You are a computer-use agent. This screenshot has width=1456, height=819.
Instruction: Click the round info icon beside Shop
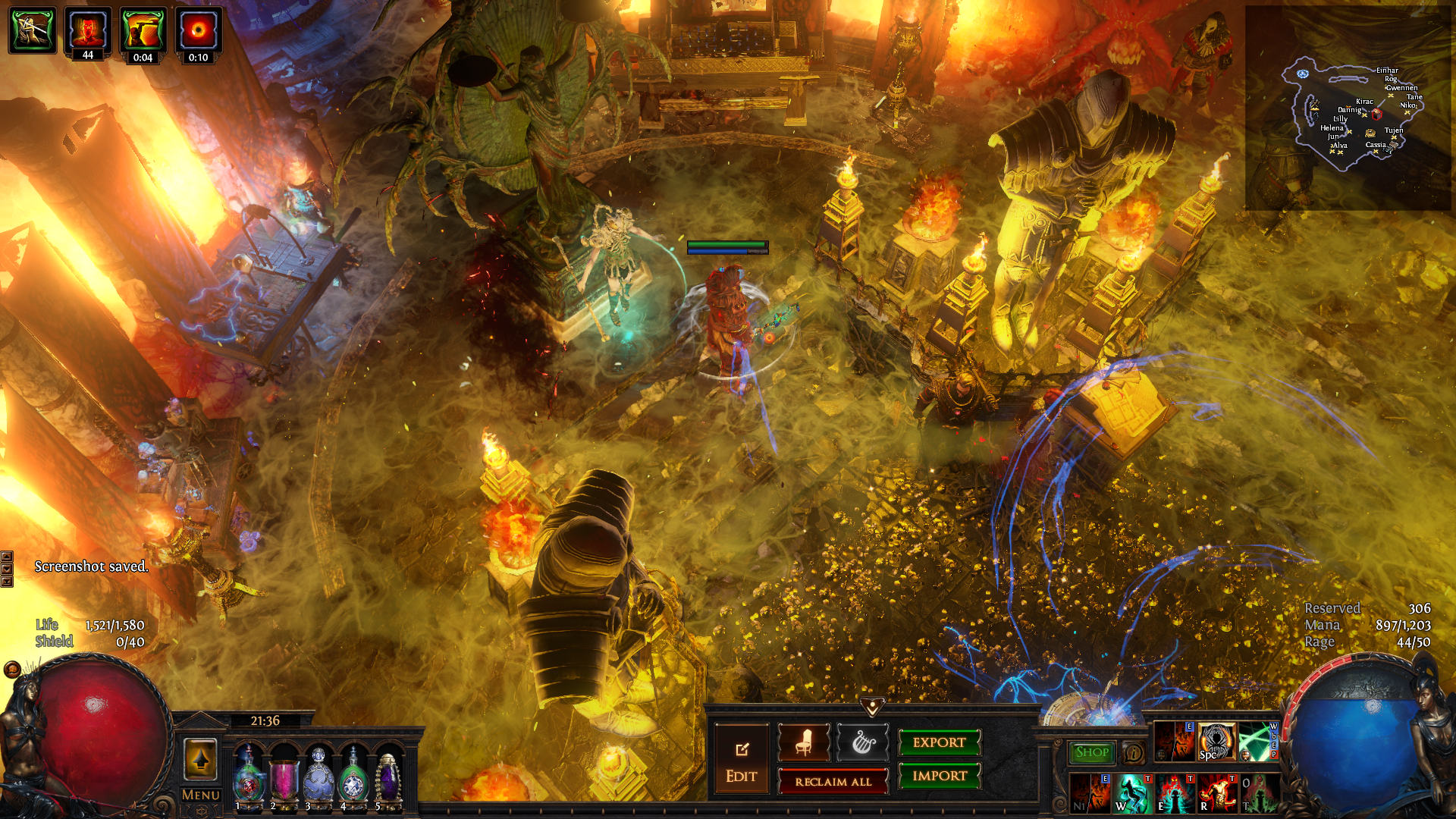point(1134,753)
